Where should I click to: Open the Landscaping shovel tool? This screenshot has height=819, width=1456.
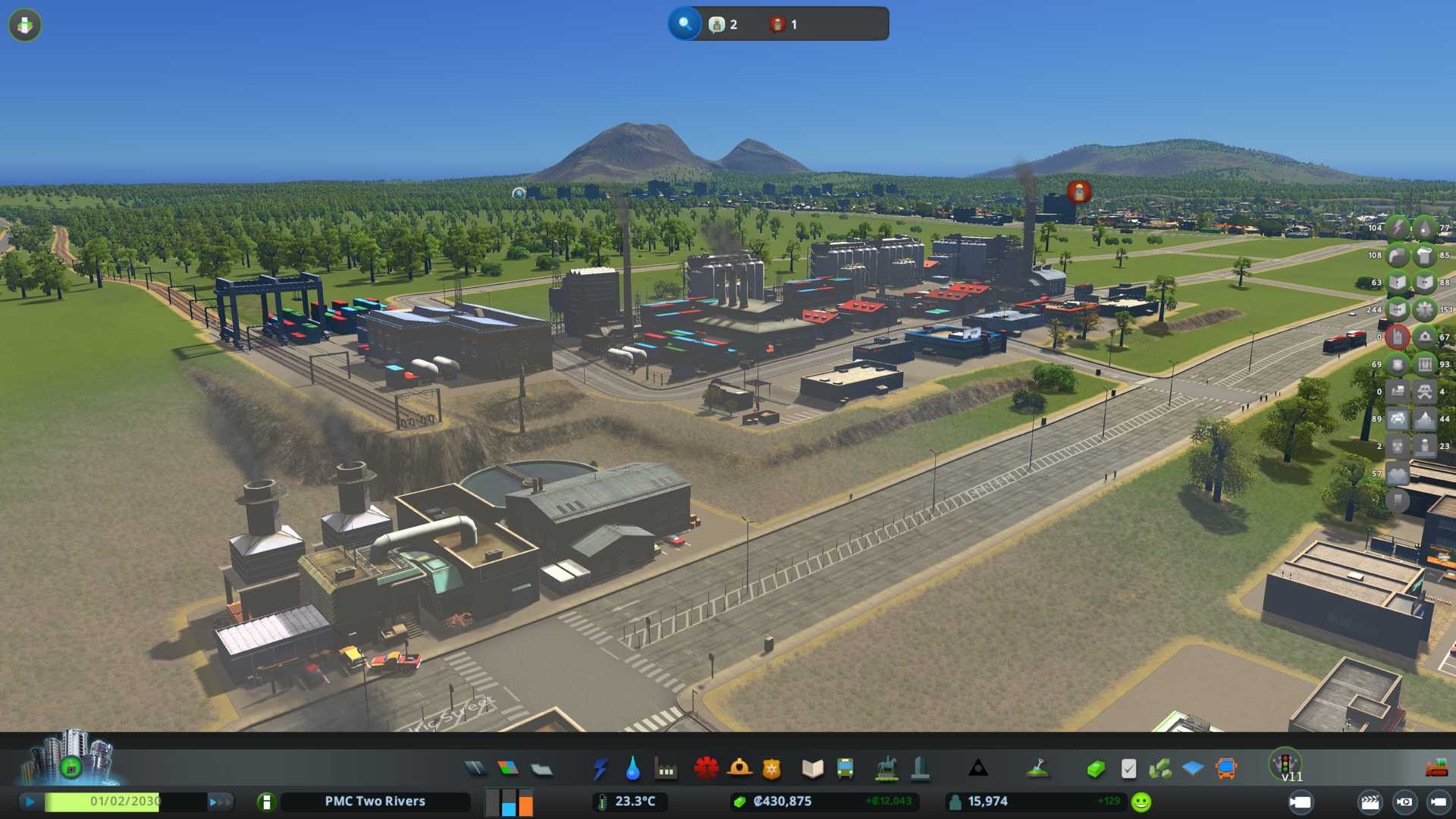(1037, 769)
